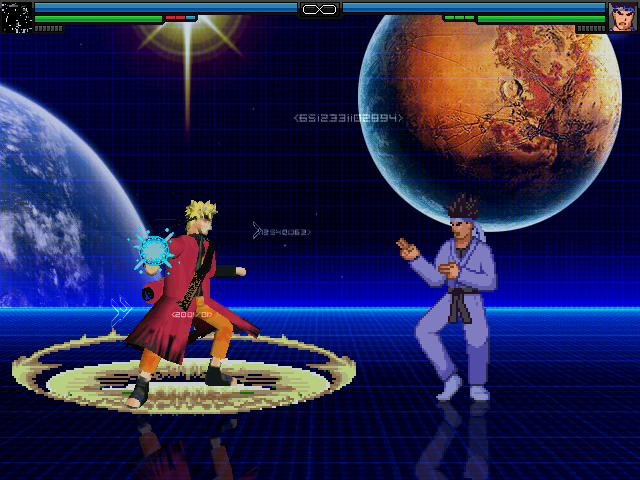The height and width of the screenshot is (480, 640).
Task: Select the right fighter's headband face portrait
Action: [623, 17]
